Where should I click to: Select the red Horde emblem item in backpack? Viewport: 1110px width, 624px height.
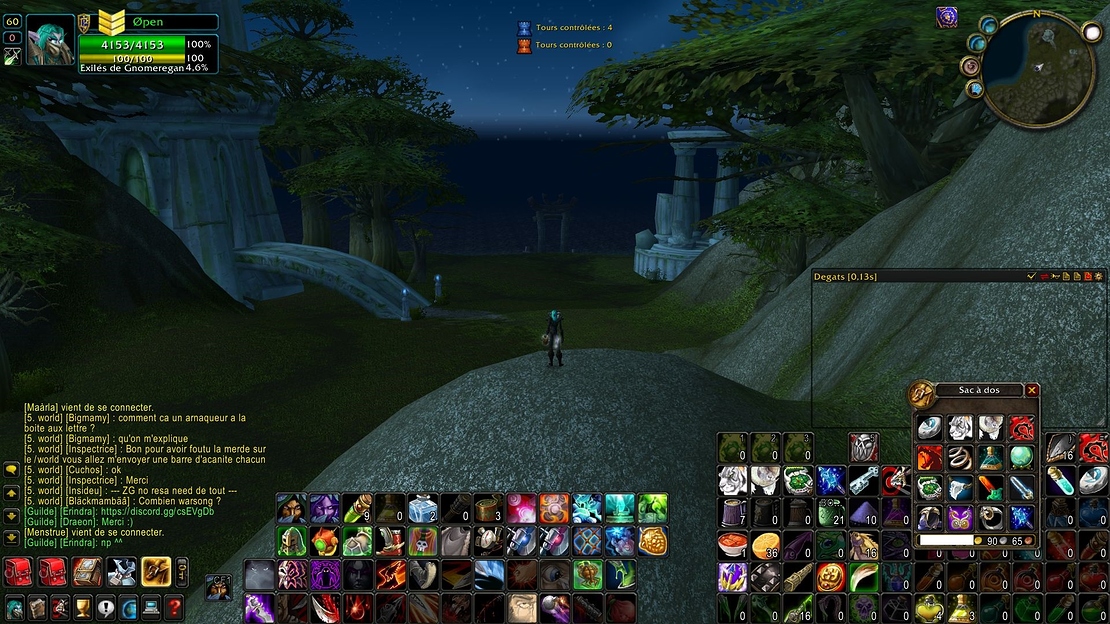click(1021, 429)
